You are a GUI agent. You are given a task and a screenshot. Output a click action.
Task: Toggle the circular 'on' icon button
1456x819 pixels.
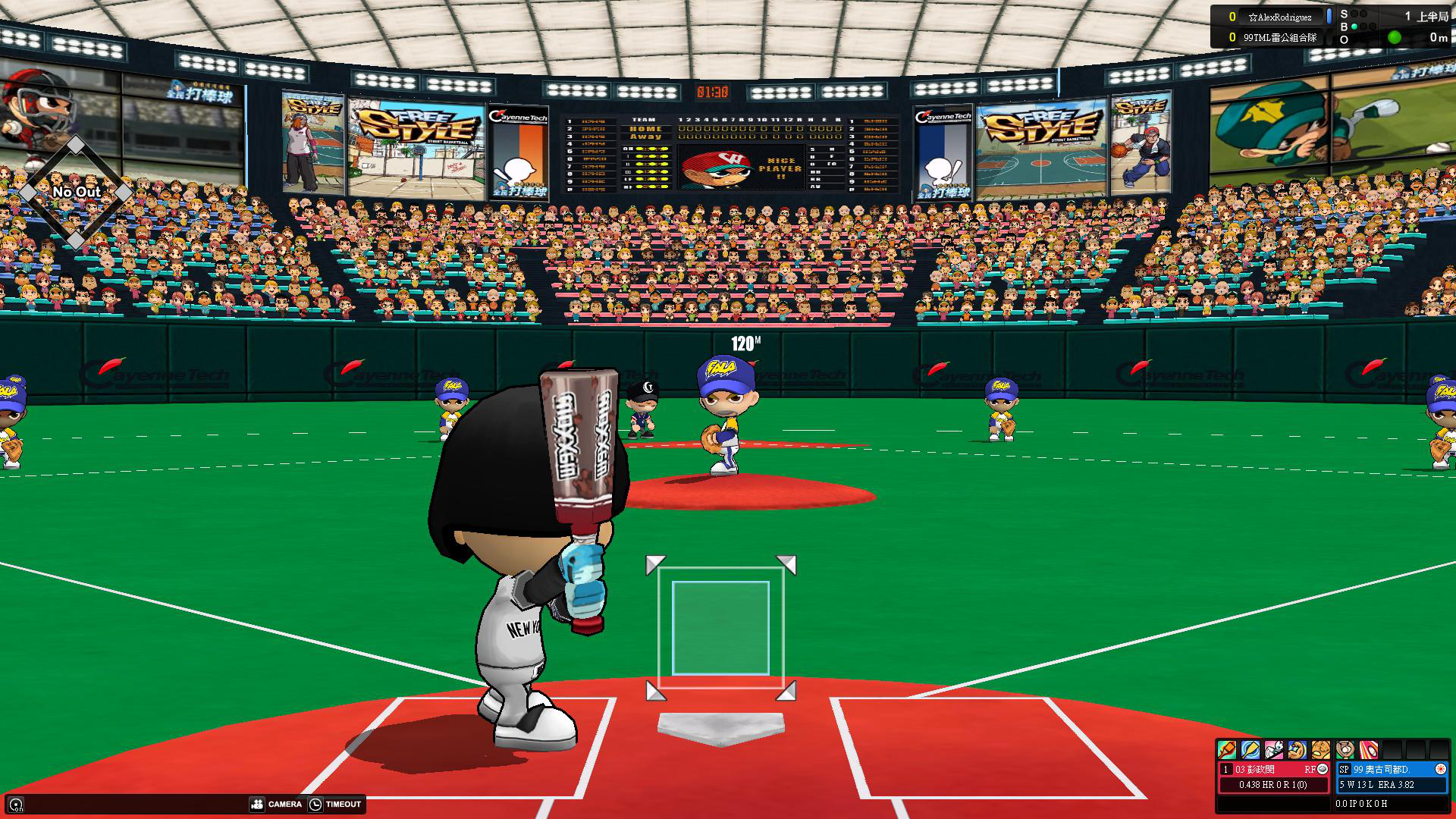pyautogui.click(x=16, y=805)
